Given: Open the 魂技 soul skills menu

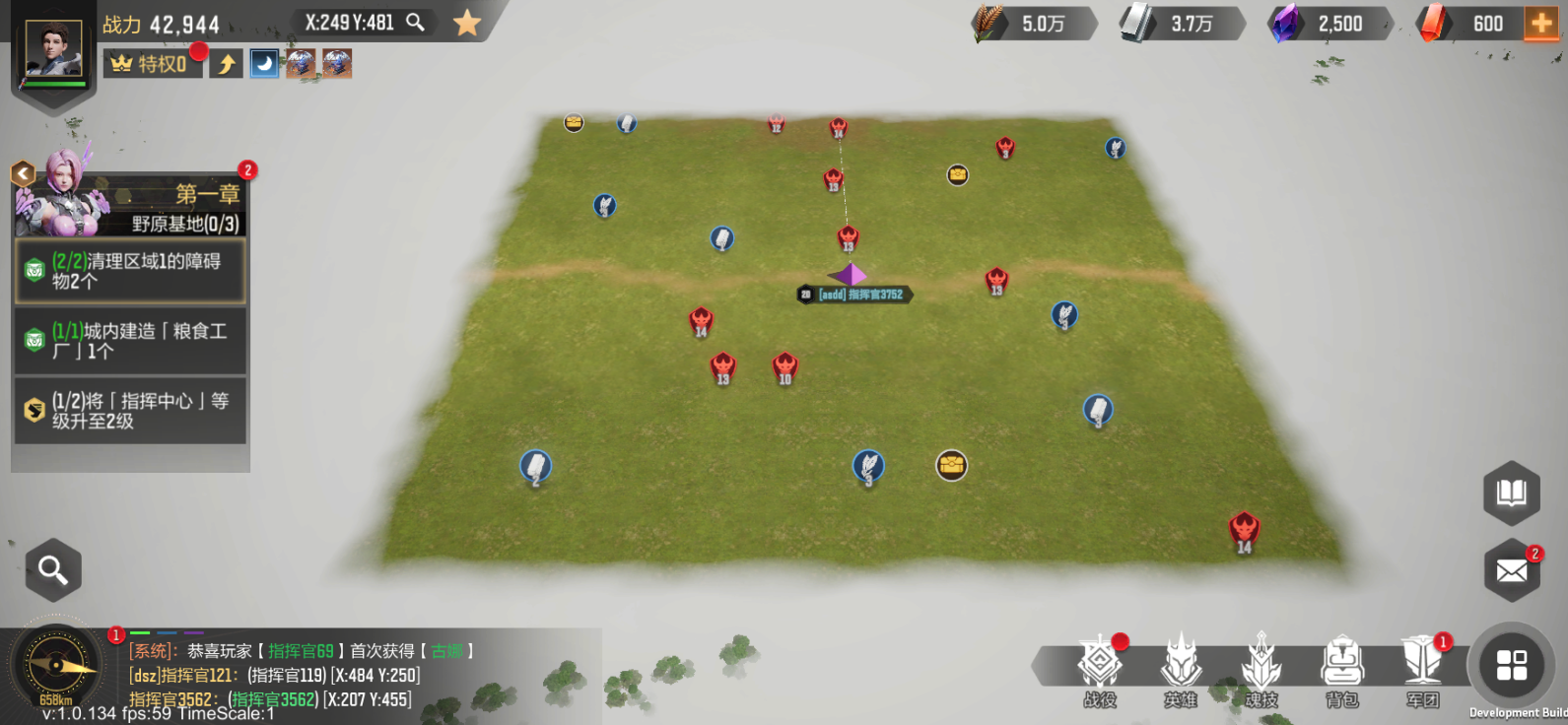Looking at the screenshot, I should point(1261,670).
